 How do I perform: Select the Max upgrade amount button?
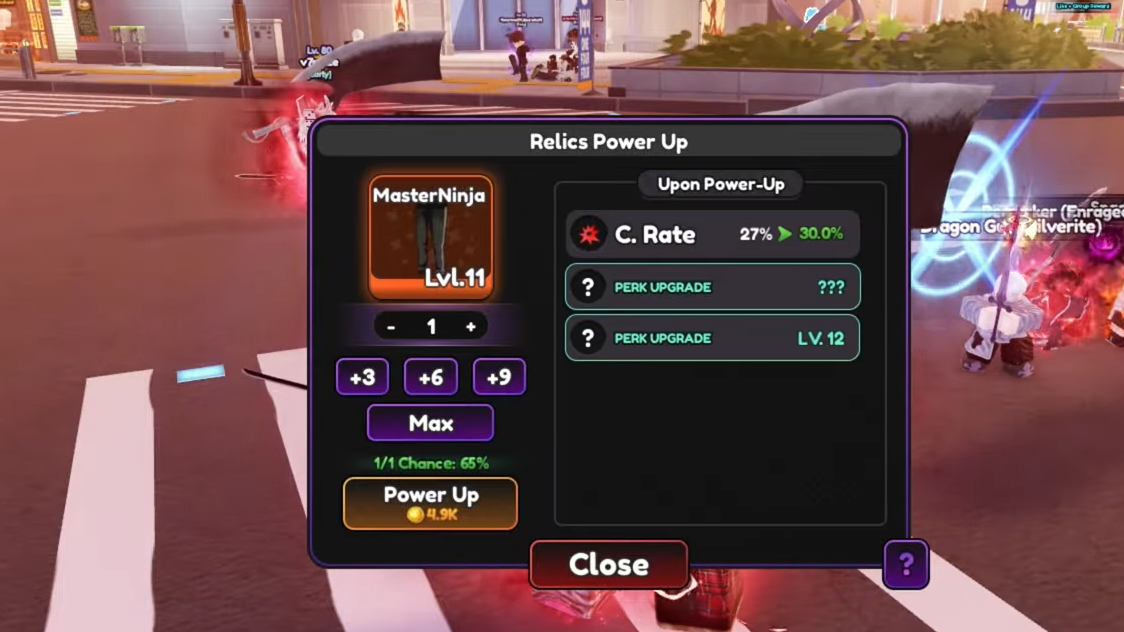click(x=430, y=423)
